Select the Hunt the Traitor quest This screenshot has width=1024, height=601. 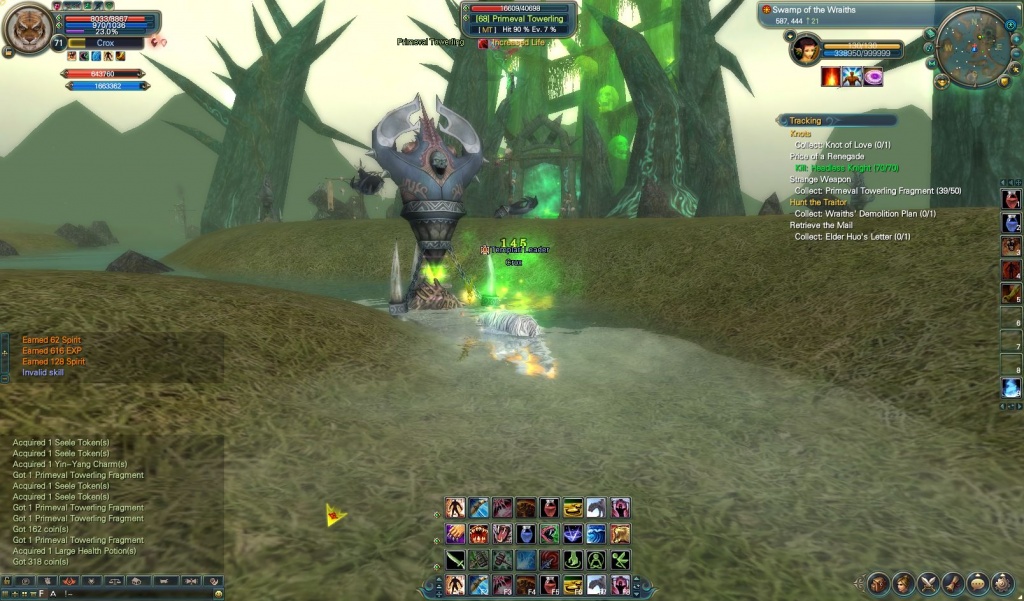pyautogui.click(x=819, y=202)
